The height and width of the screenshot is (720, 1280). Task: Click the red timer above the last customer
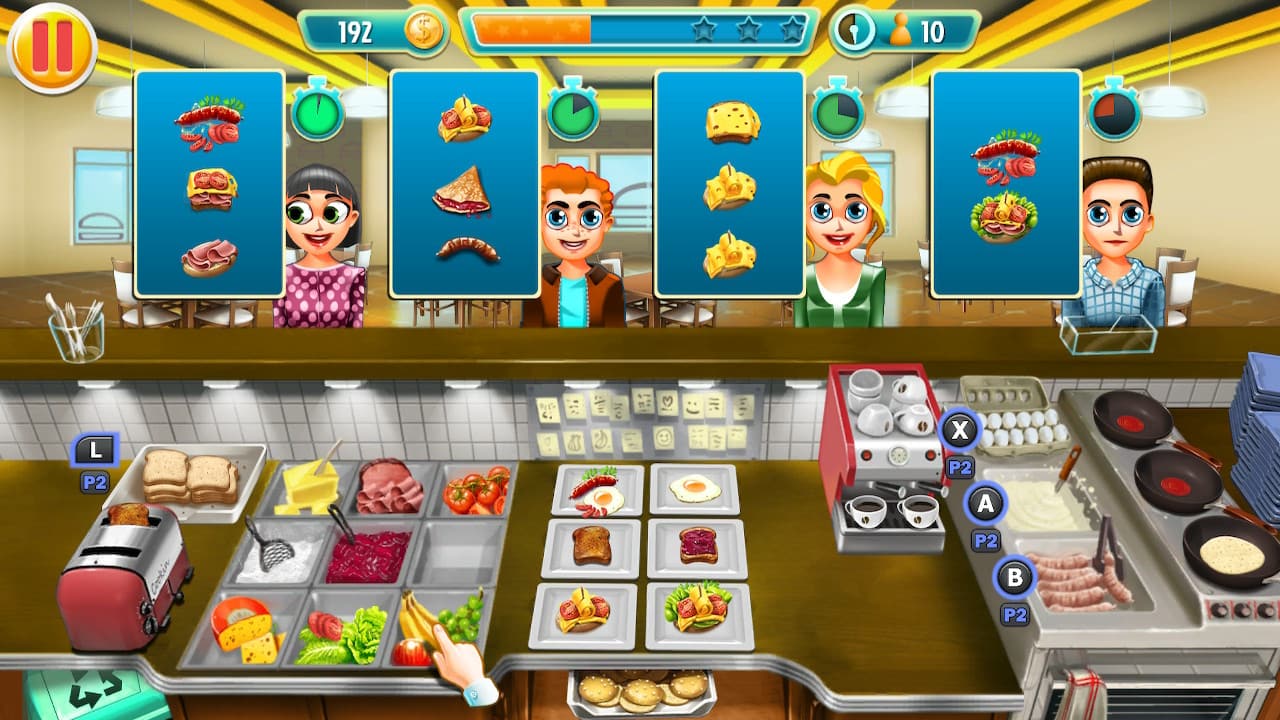(x=1115, y=113)
